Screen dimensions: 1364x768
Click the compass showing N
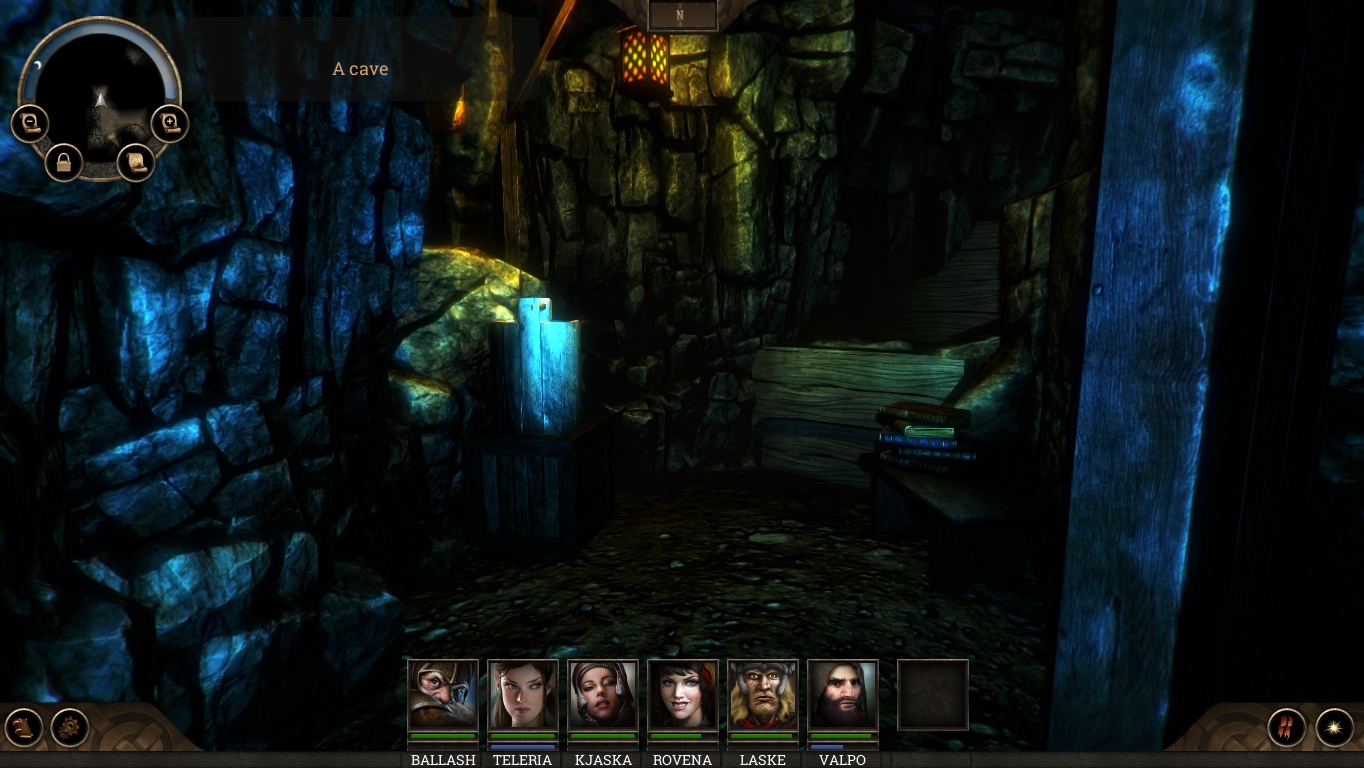[x=682, y=15]
